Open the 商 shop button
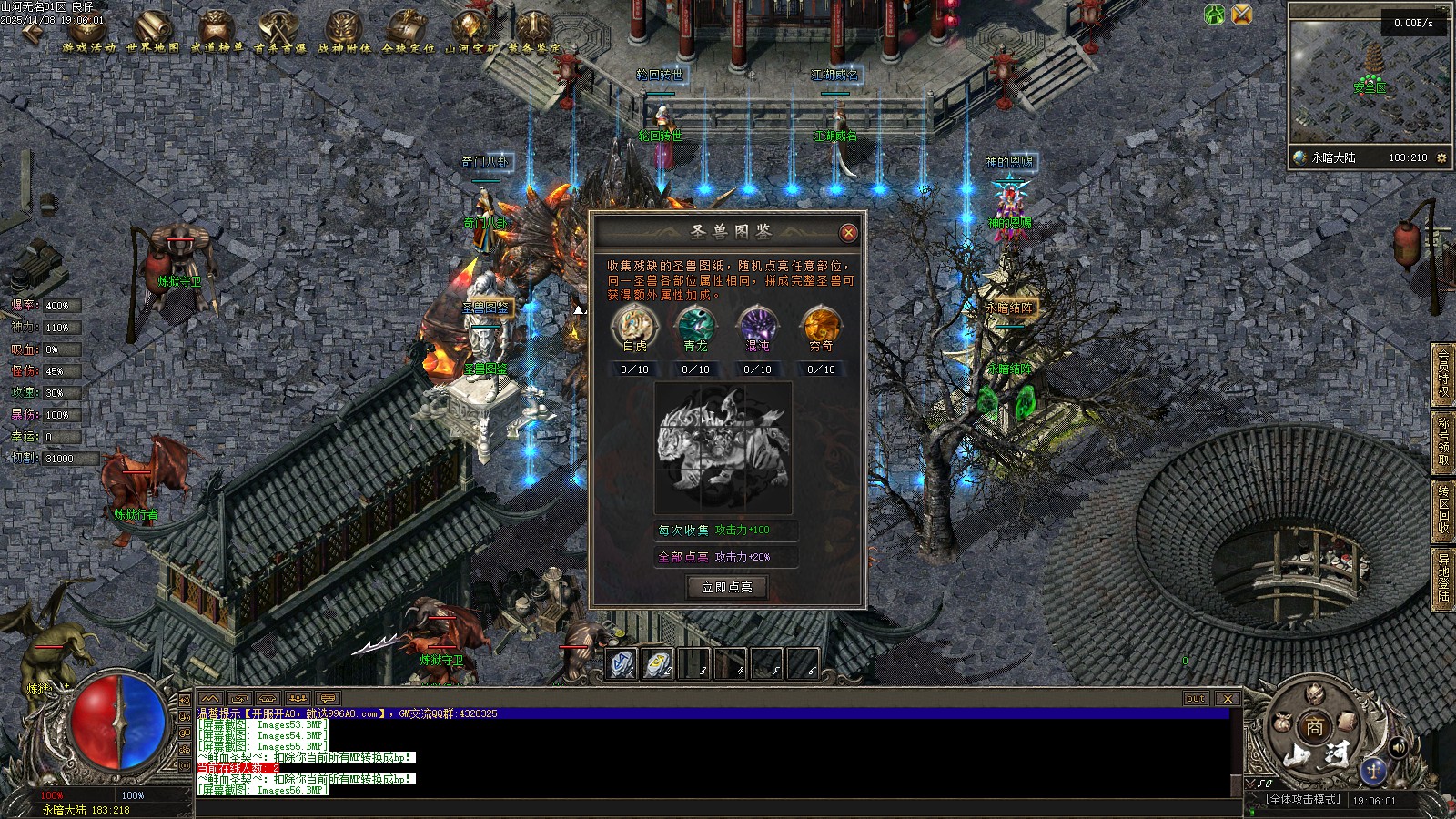 click(x=1314, y=727)
